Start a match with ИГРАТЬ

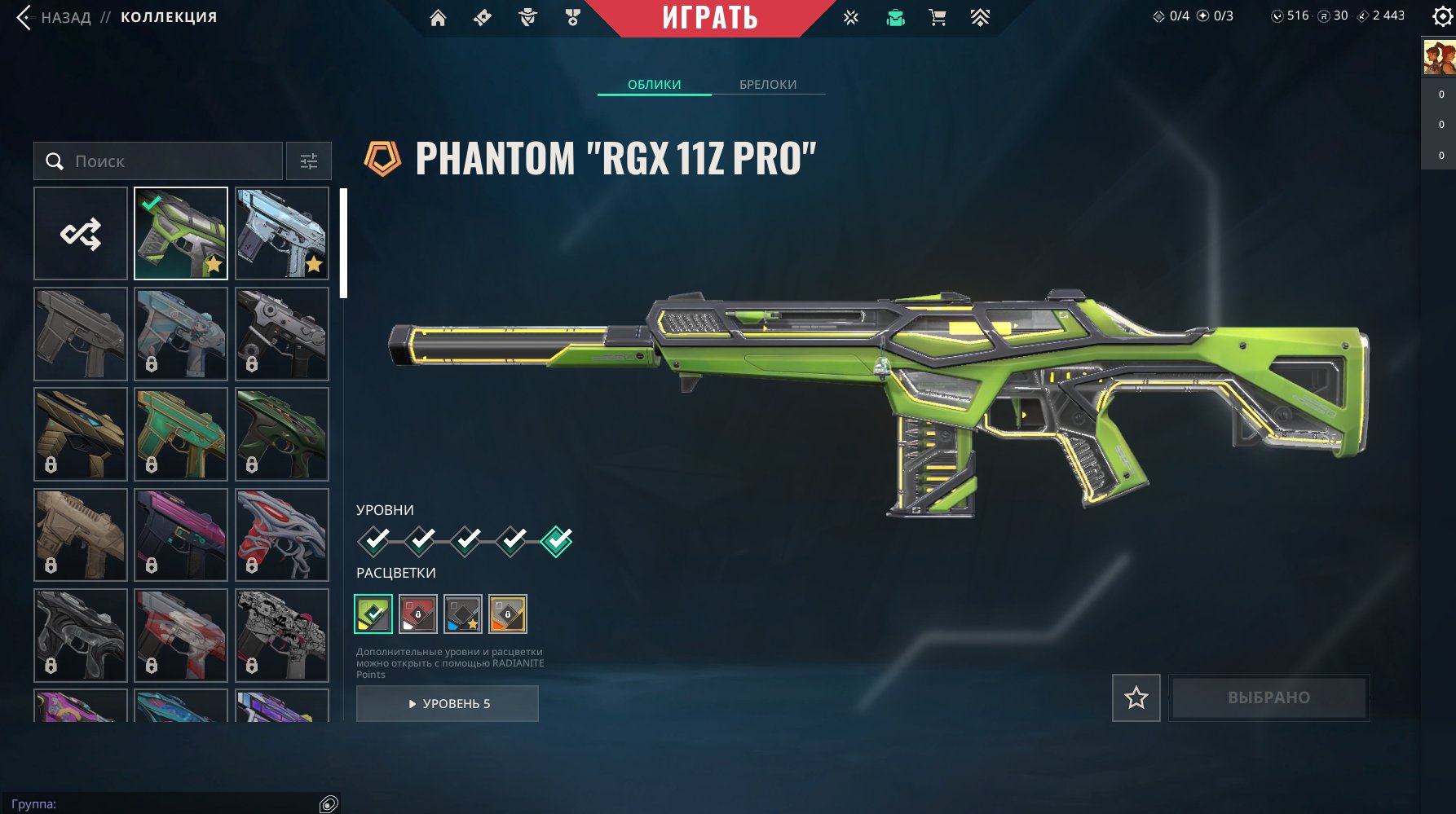[709, 18]
